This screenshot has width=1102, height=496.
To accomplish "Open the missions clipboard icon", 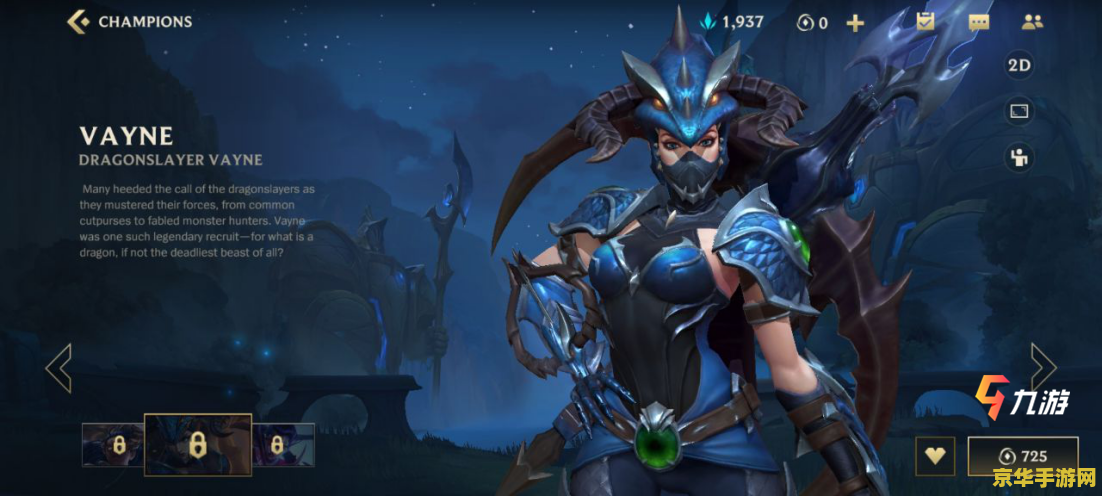I will coord(925,21).
